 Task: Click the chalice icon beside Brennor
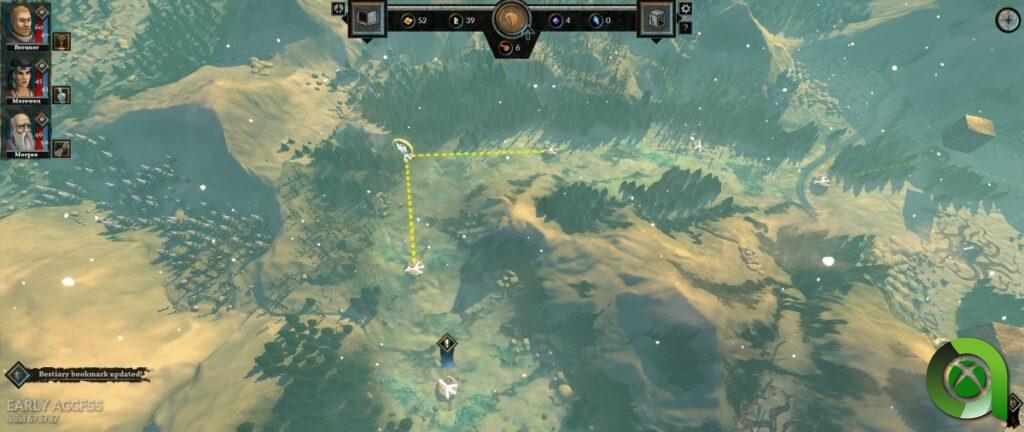60,41
